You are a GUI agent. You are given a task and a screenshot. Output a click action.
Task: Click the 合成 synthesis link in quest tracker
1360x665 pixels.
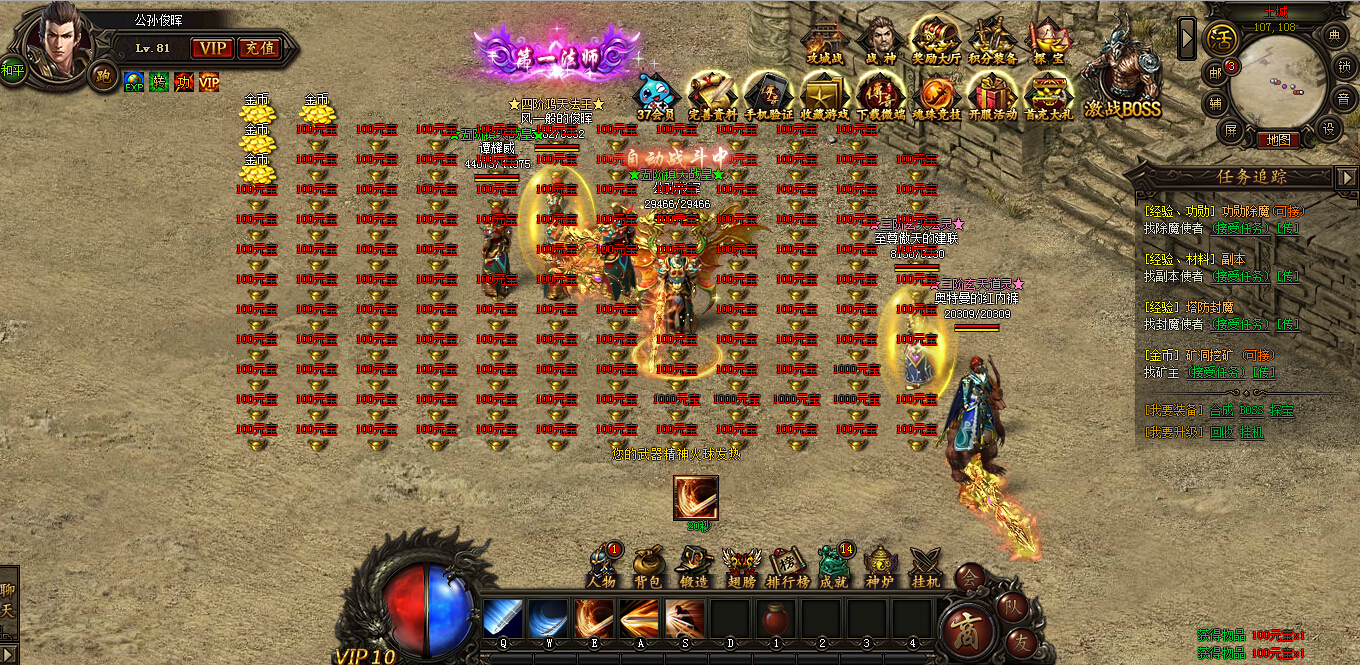(1221, 410)
